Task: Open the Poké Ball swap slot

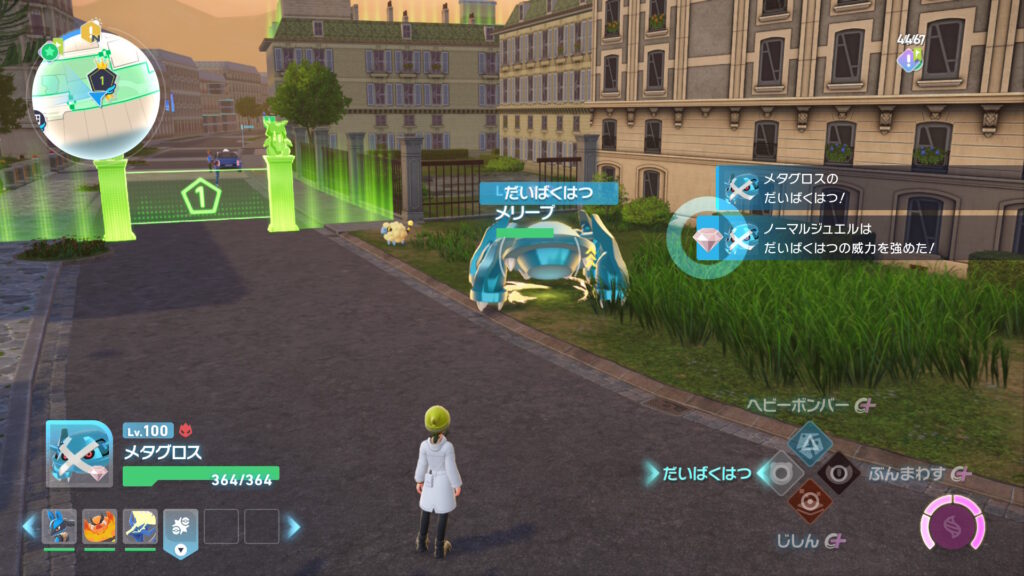Action: click(181, 530)
